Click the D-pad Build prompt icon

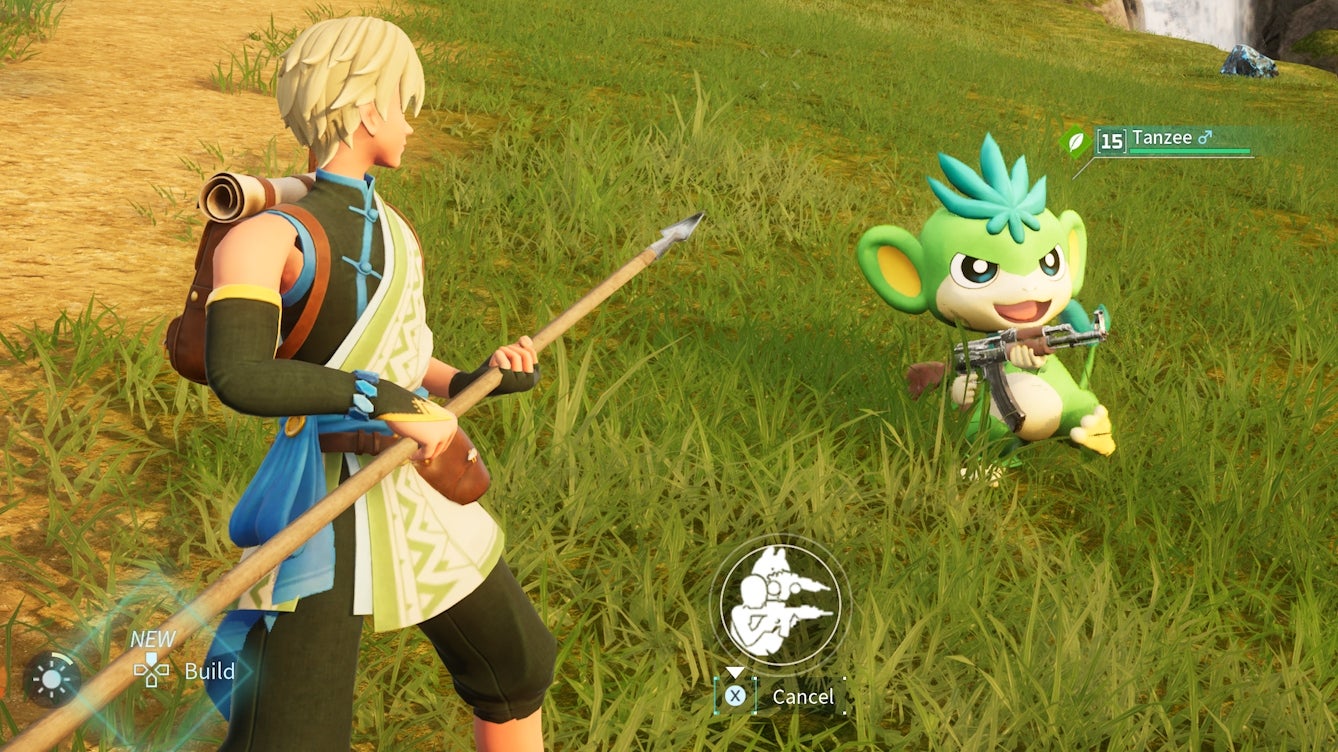point(152,670)
